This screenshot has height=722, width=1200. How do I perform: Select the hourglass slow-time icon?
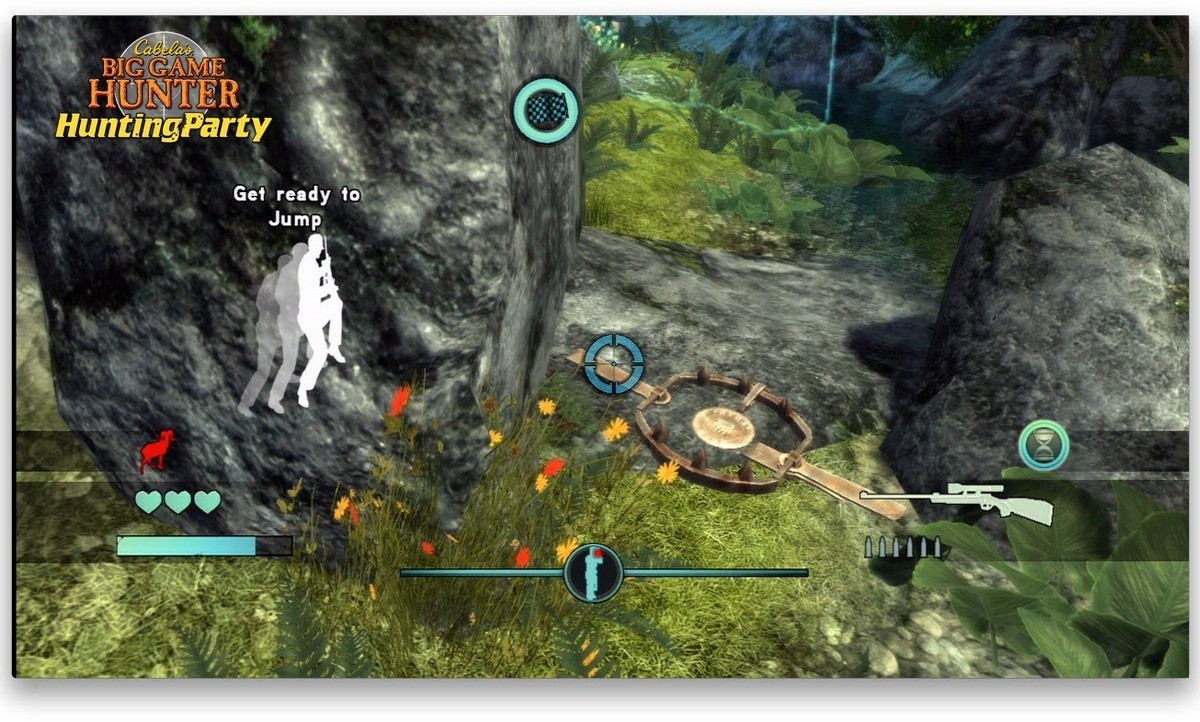coord(1044,445)
